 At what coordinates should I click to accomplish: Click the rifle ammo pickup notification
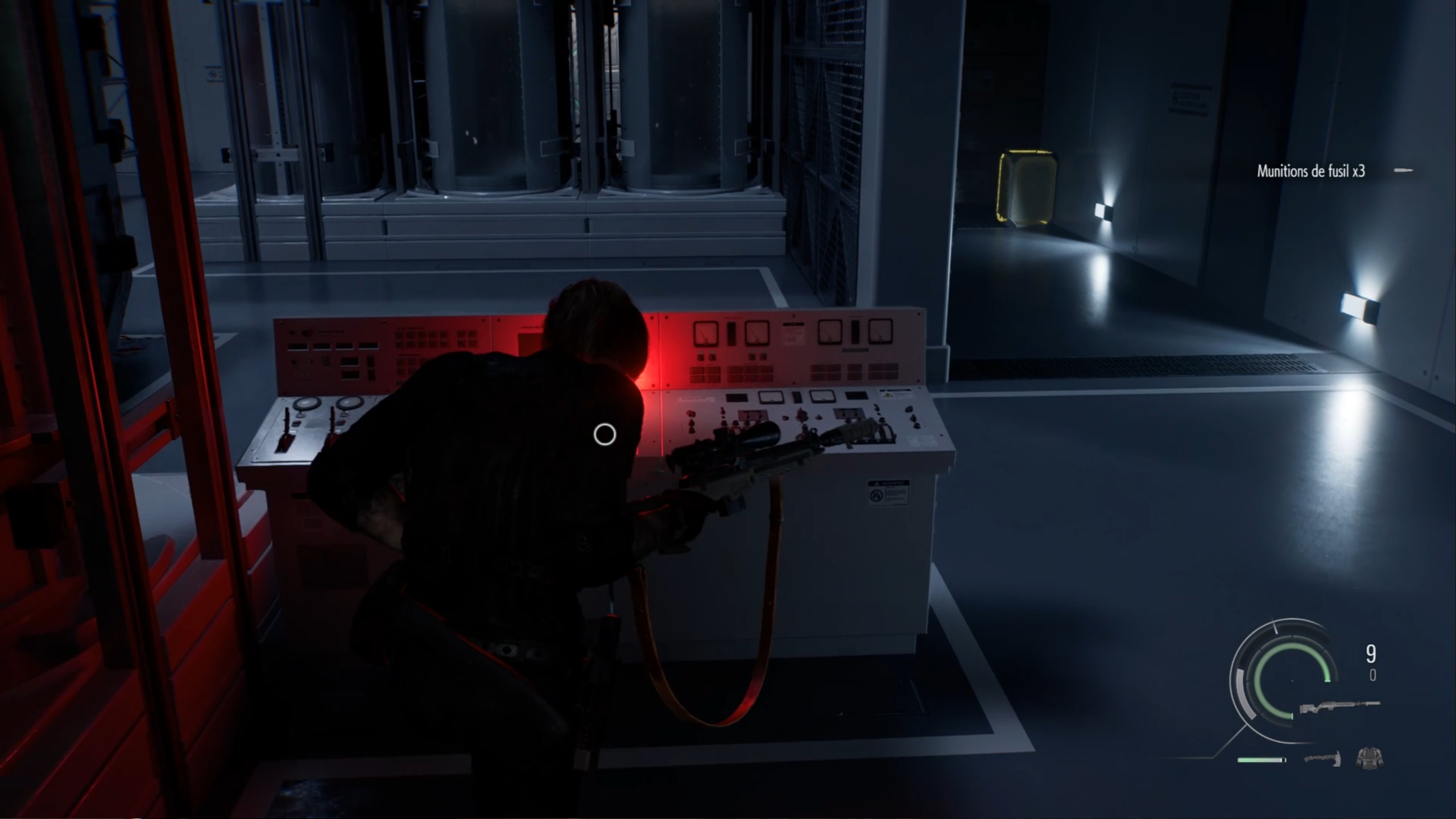[1310, 171]
